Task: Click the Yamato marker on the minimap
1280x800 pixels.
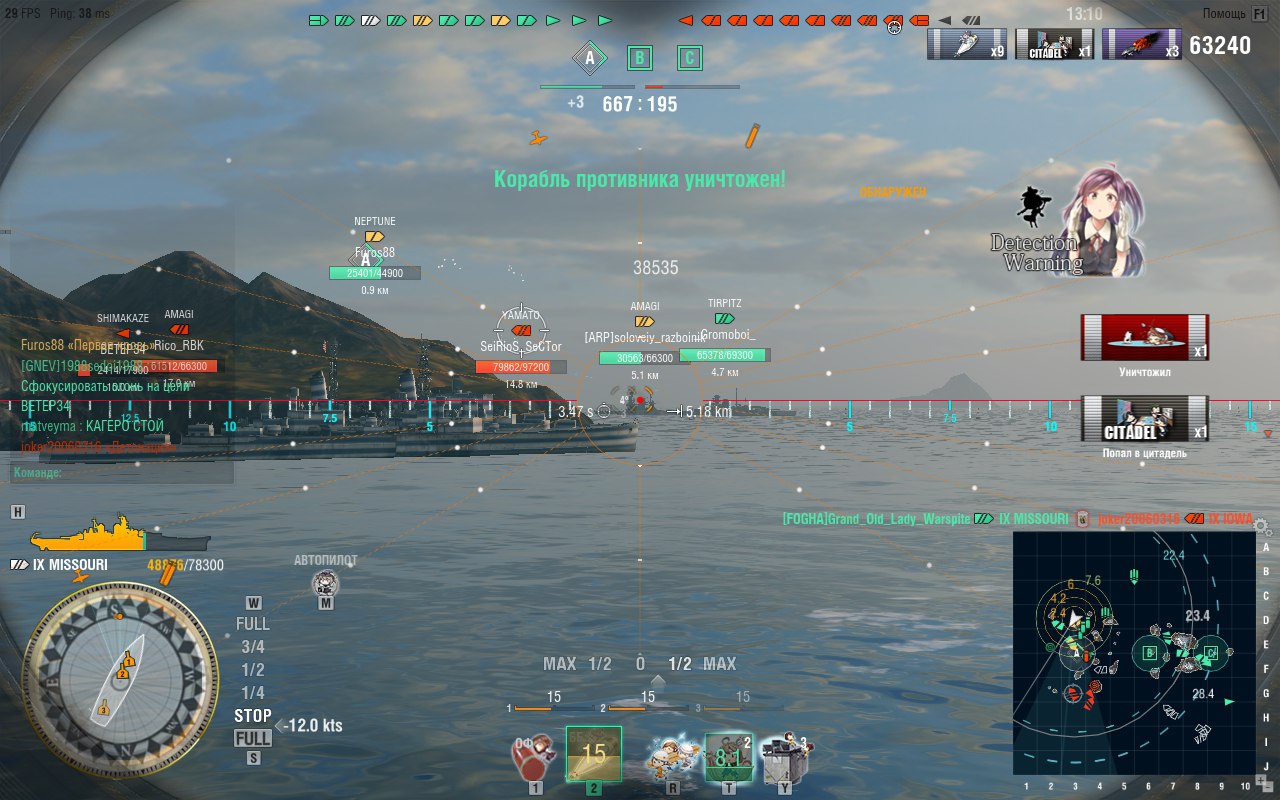Action: coord(1074,694)
